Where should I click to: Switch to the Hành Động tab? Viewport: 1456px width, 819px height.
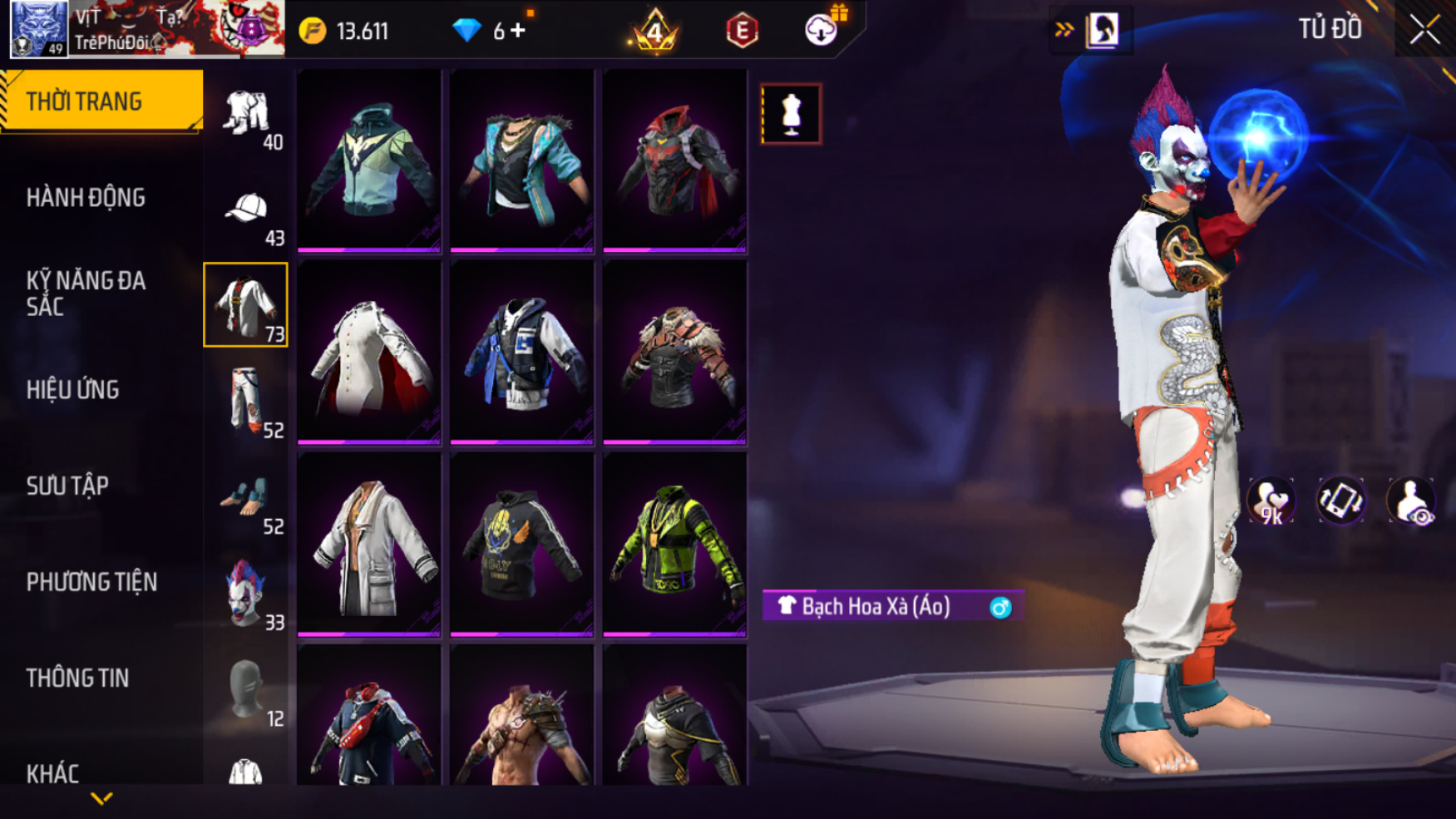pyautogui.click(x=86, y=198)
